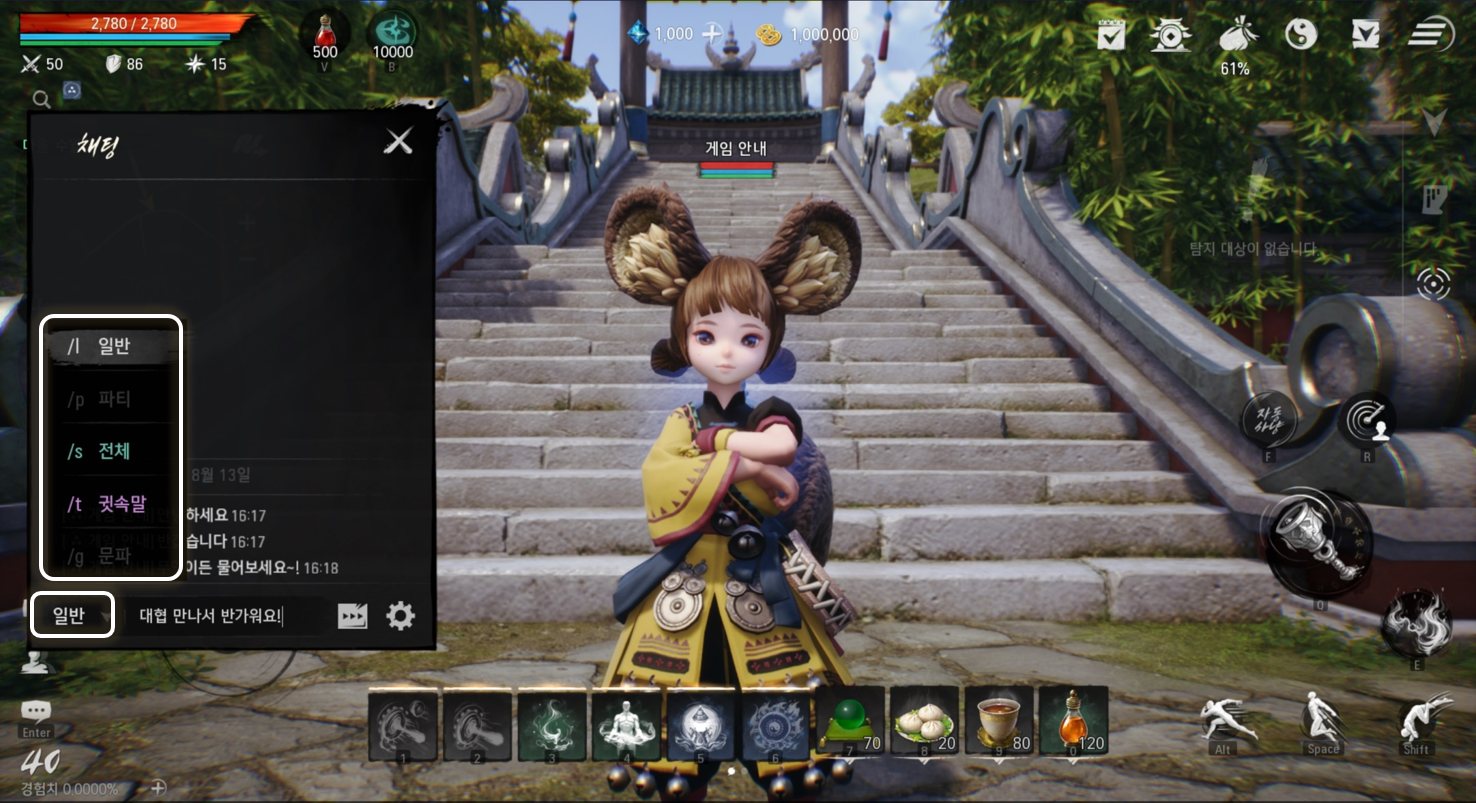Toggle the 자동사냥 auto-hunt button

click(1269, 420)
